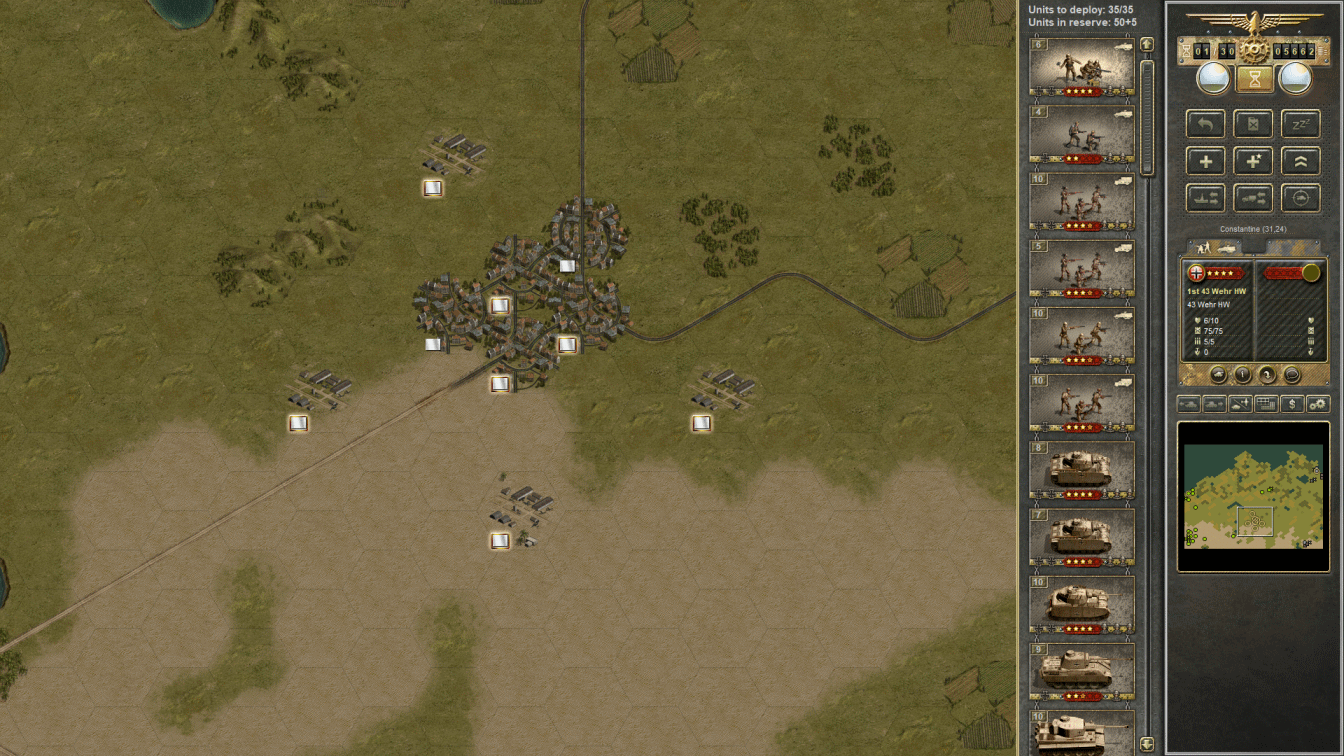
Task: Click the truck mount/dismount button
Action: pos(1253,198)
